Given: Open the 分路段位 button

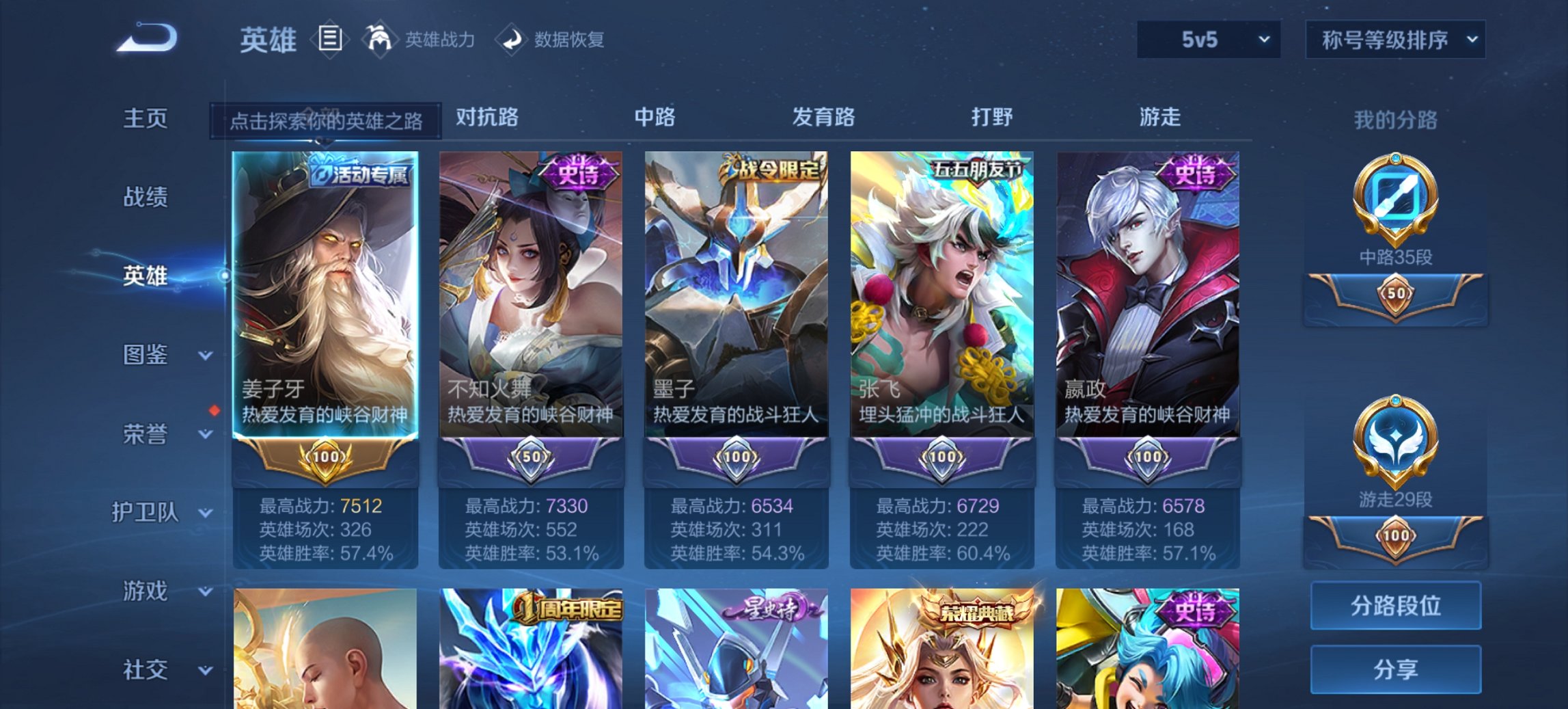Looking at the screenshot, I should pos(1396,606).
